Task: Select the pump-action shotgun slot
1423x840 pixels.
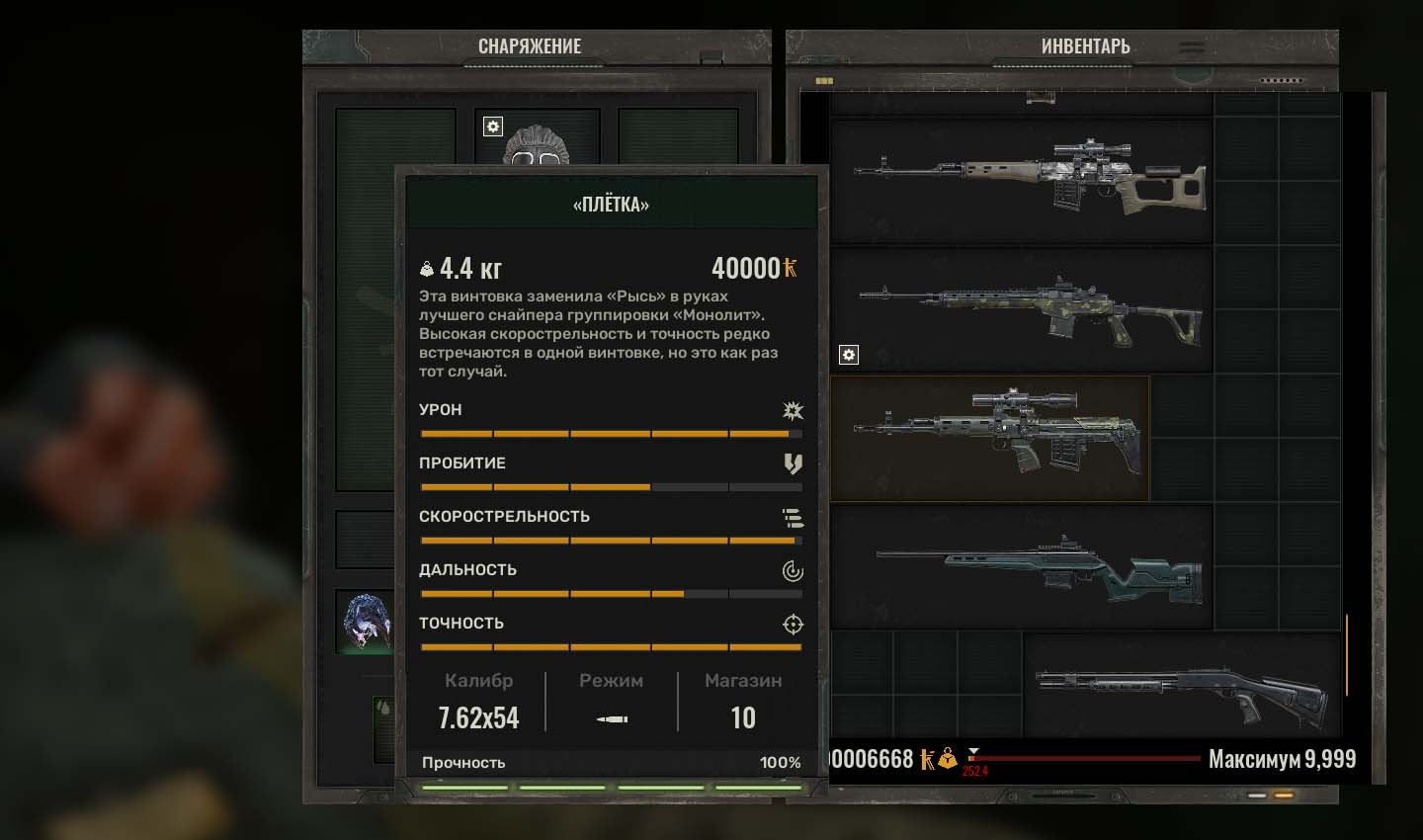Action: (1183, 686)
